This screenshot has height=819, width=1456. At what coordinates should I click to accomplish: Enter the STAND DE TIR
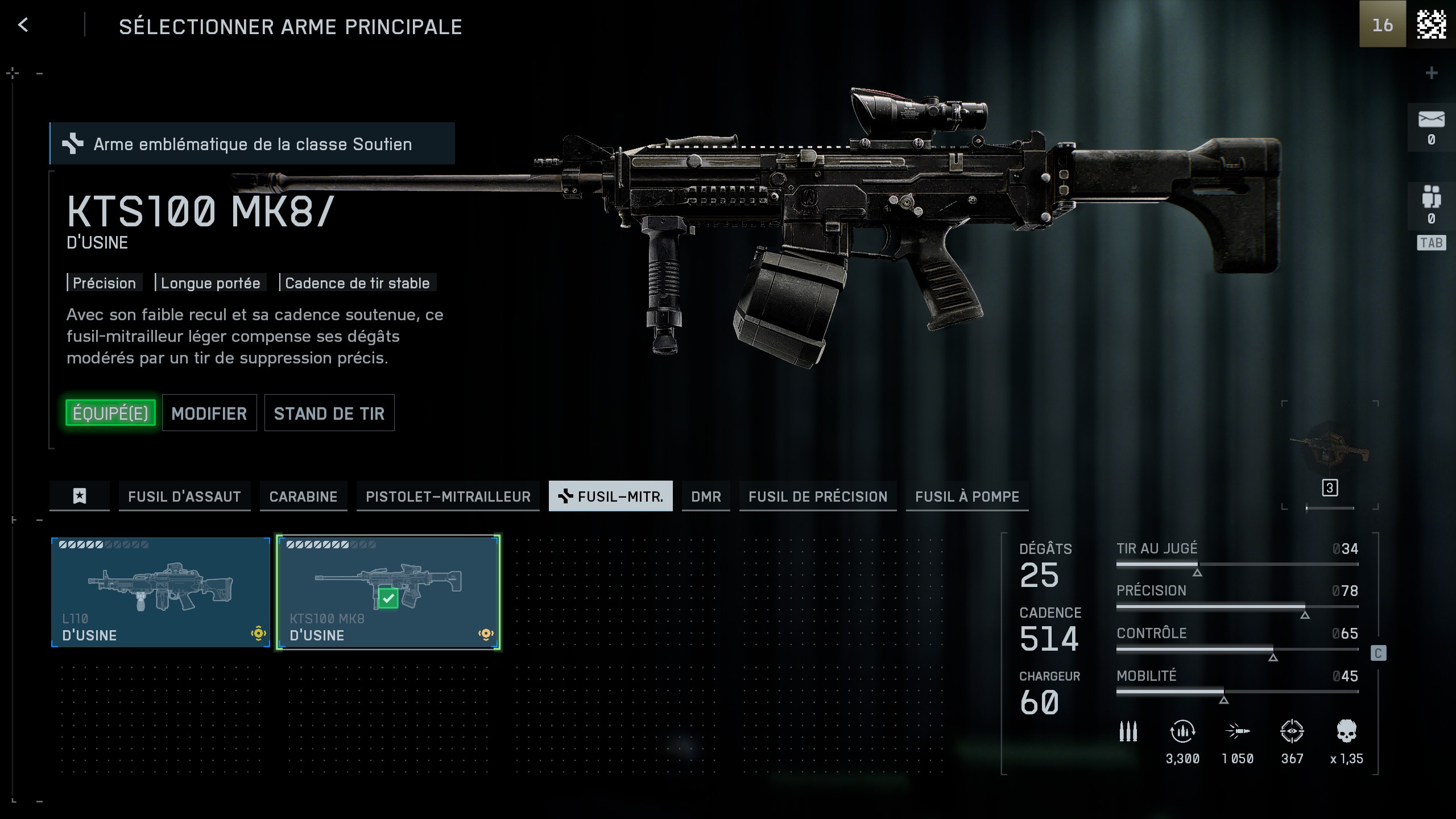click(329, 413)
